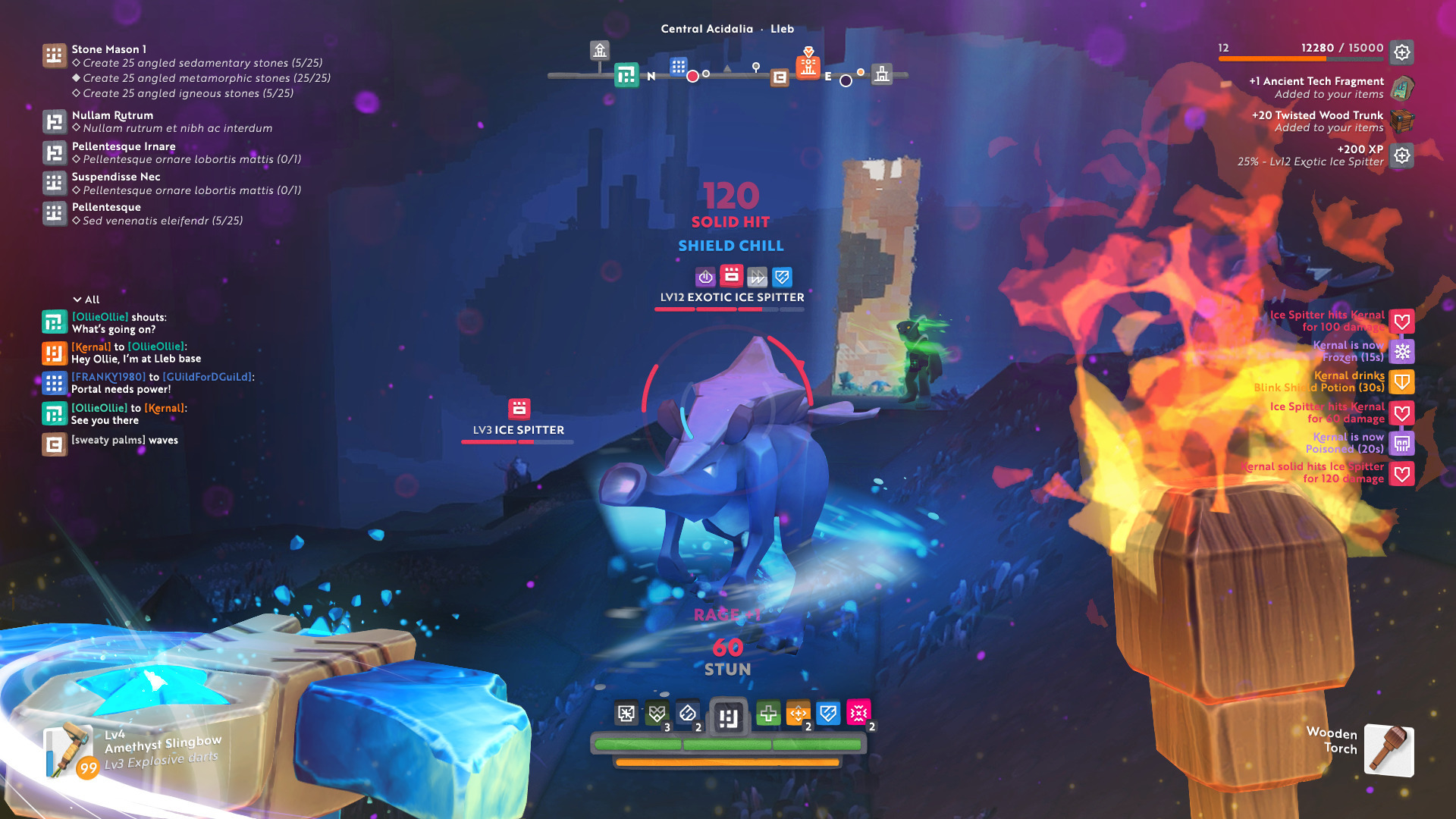Collapse the All chat filter chevron
The image size is (1456, 819).
(76, 299)
